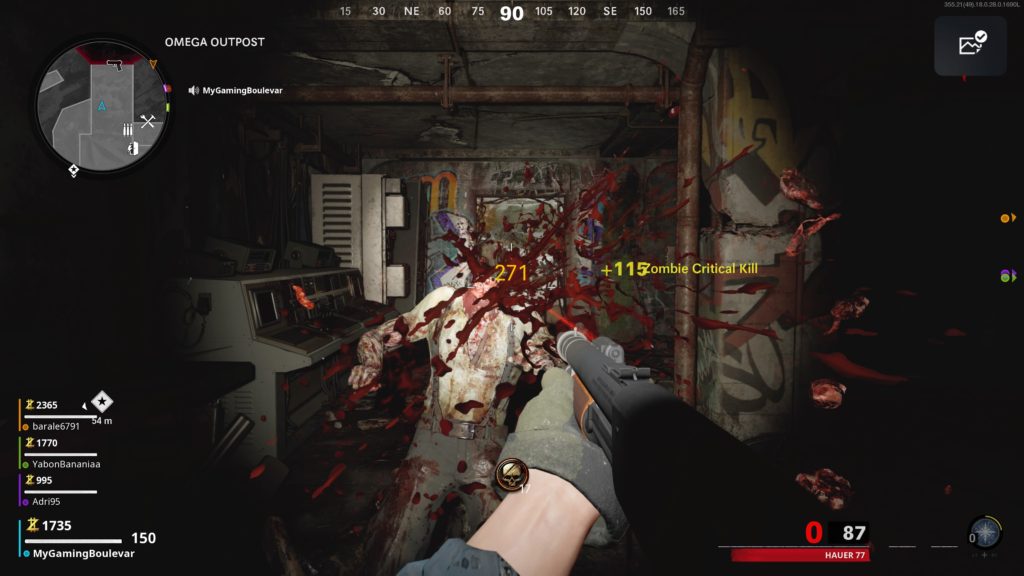Select the pistol wall-buy marker on minimap
This screenshot has width=1024, height=576.
[114, 65]
